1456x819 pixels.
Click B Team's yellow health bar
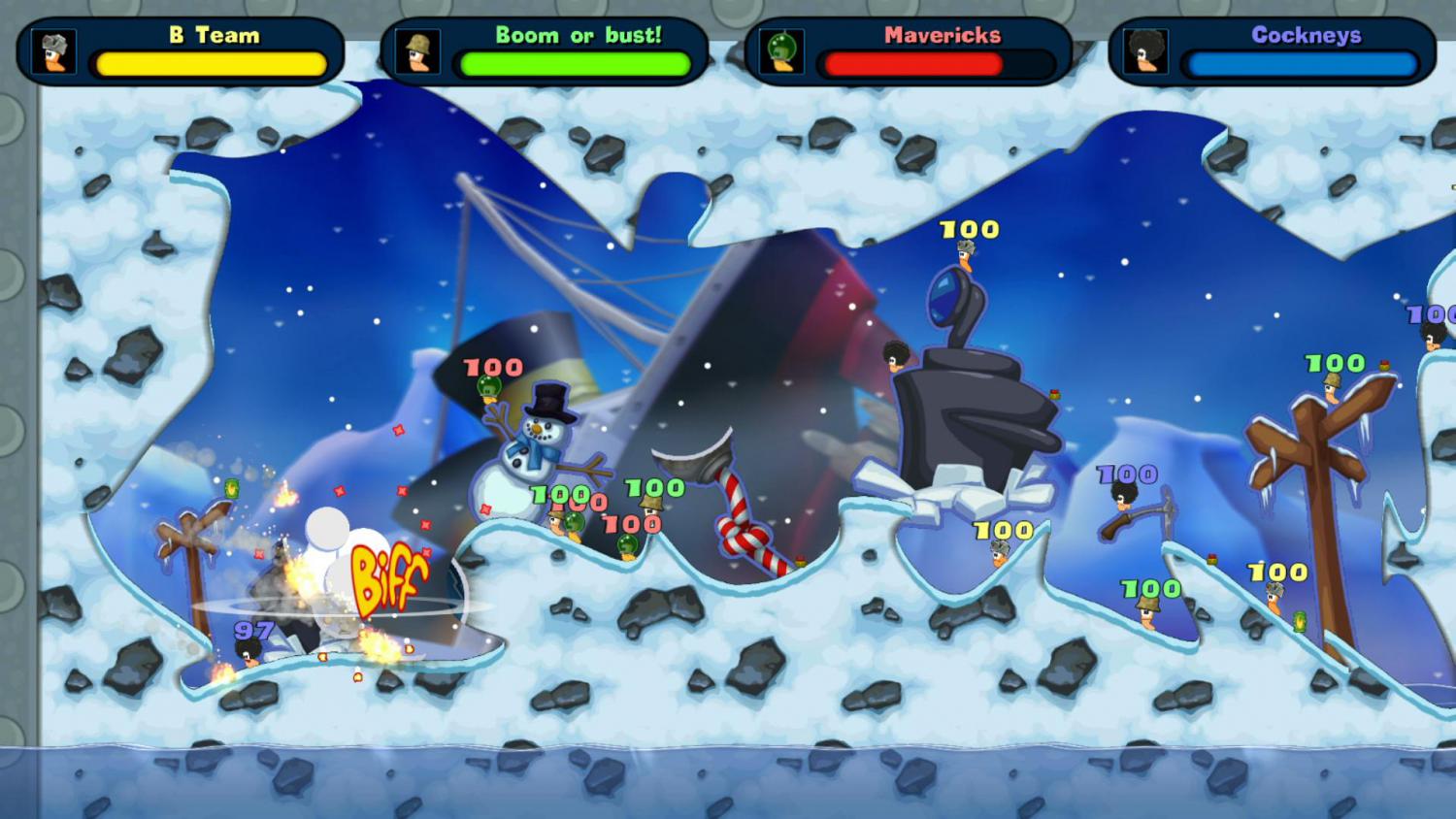pyautogui.click(x=209, y=63)
